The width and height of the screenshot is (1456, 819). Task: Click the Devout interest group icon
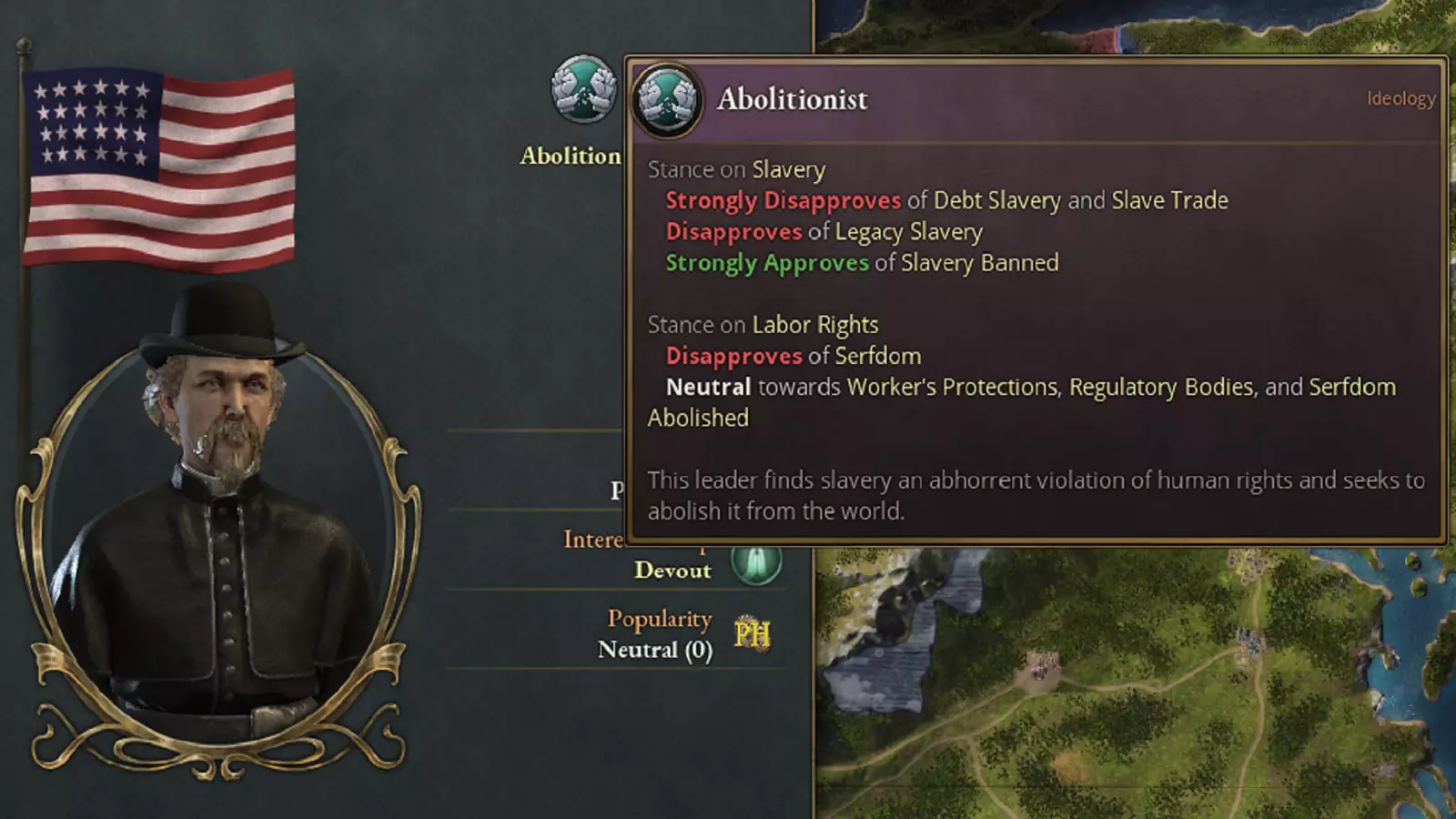click(756, 563)
